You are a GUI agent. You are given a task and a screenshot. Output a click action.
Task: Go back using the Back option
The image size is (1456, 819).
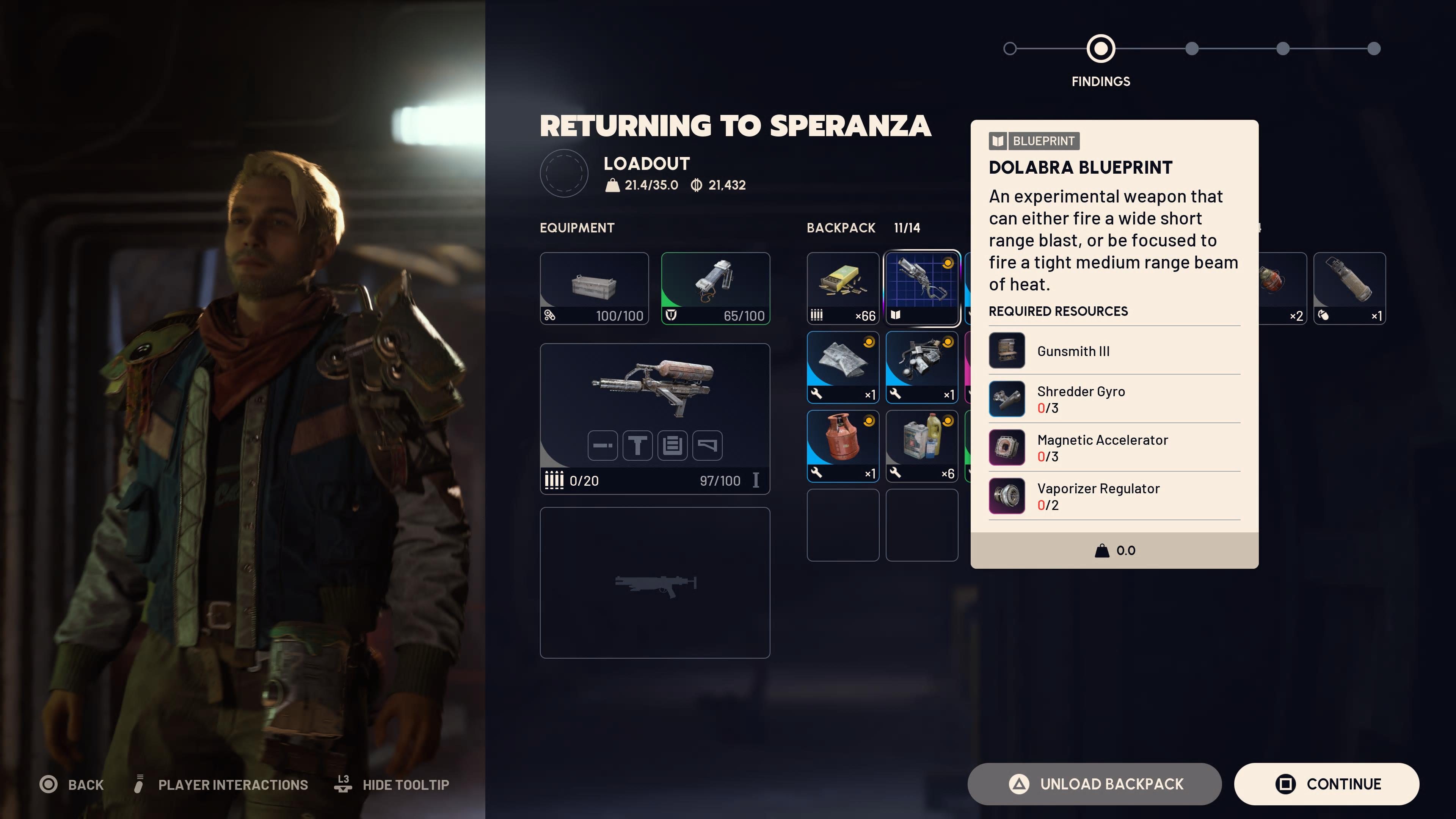(x=72, y=784)
